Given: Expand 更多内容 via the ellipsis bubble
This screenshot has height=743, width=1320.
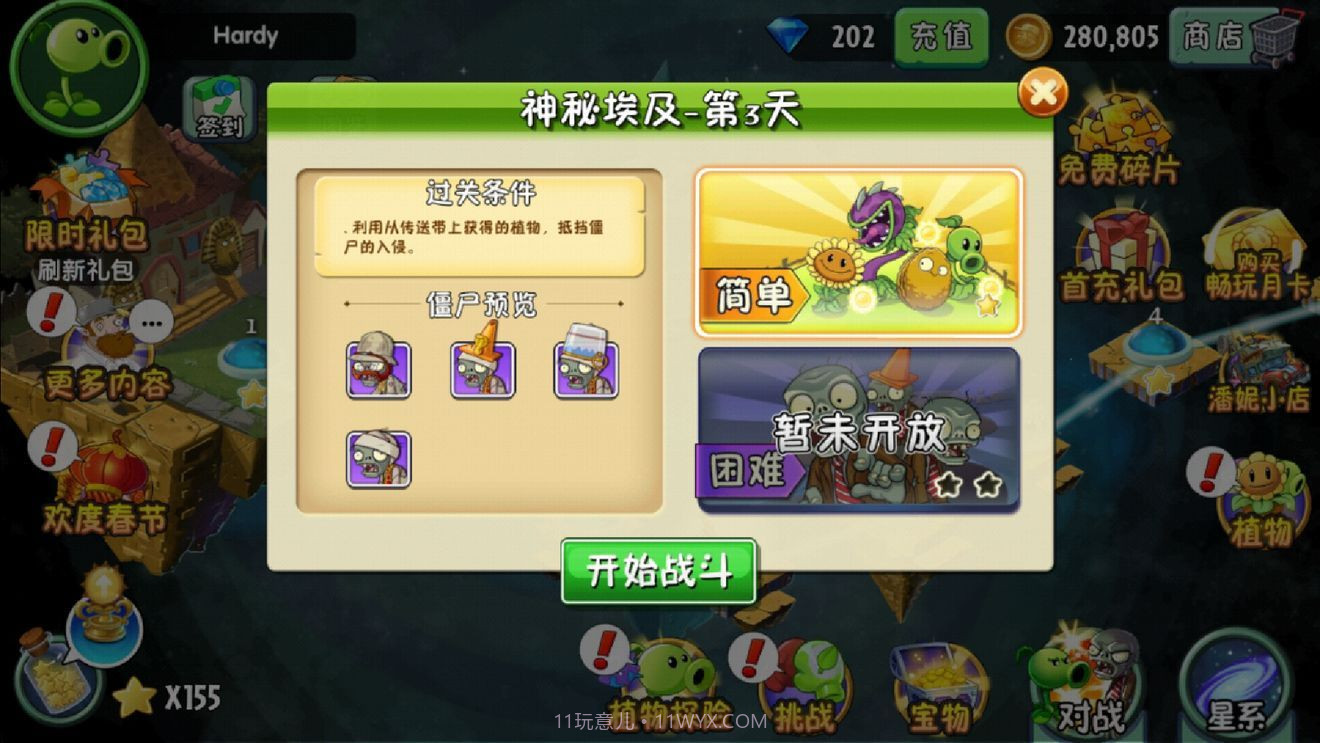Looking at the screenshot, I should point(155,320).
